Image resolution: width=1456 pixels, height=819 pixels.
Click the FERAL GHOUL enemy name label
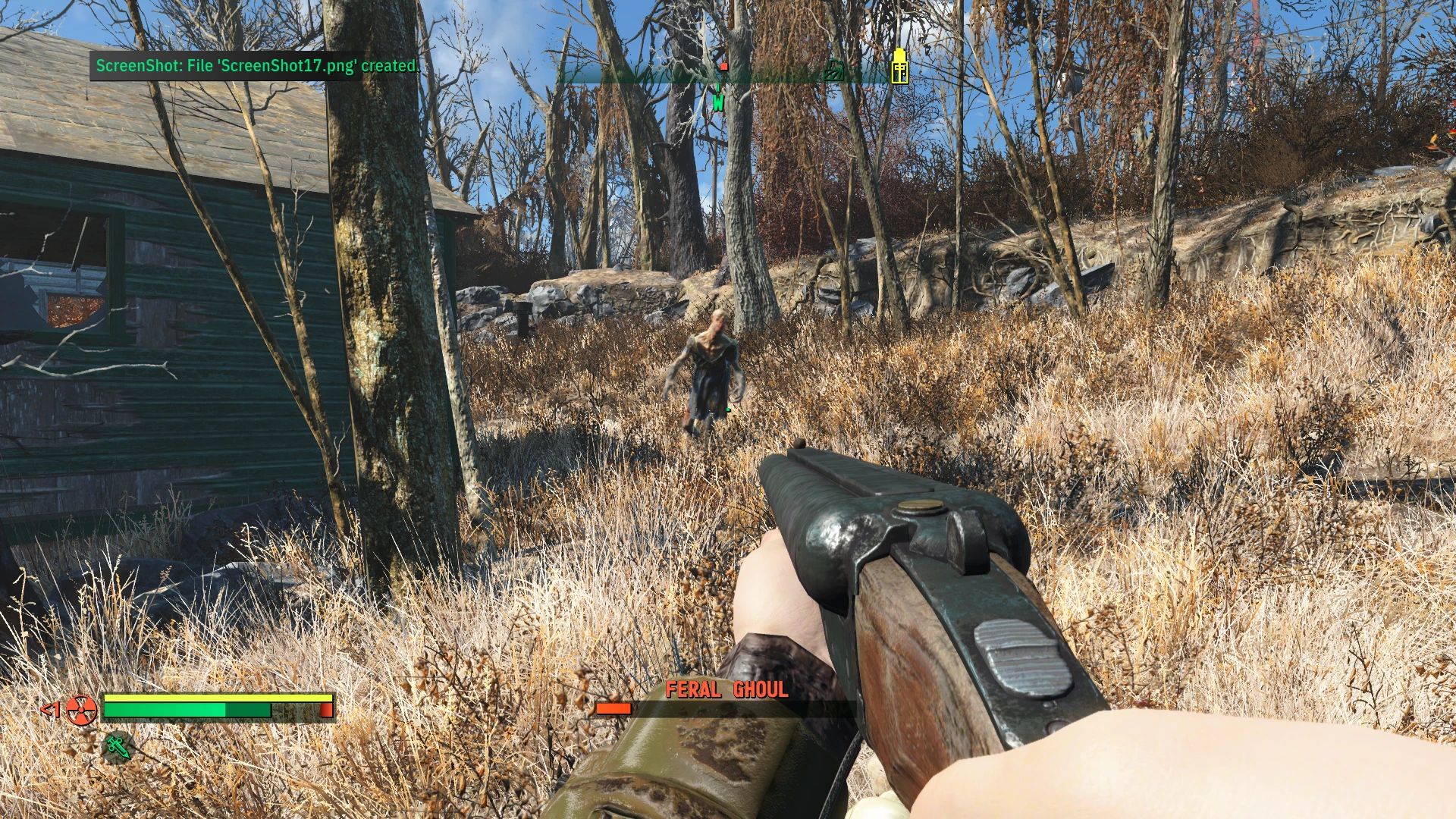coord(728,689)
